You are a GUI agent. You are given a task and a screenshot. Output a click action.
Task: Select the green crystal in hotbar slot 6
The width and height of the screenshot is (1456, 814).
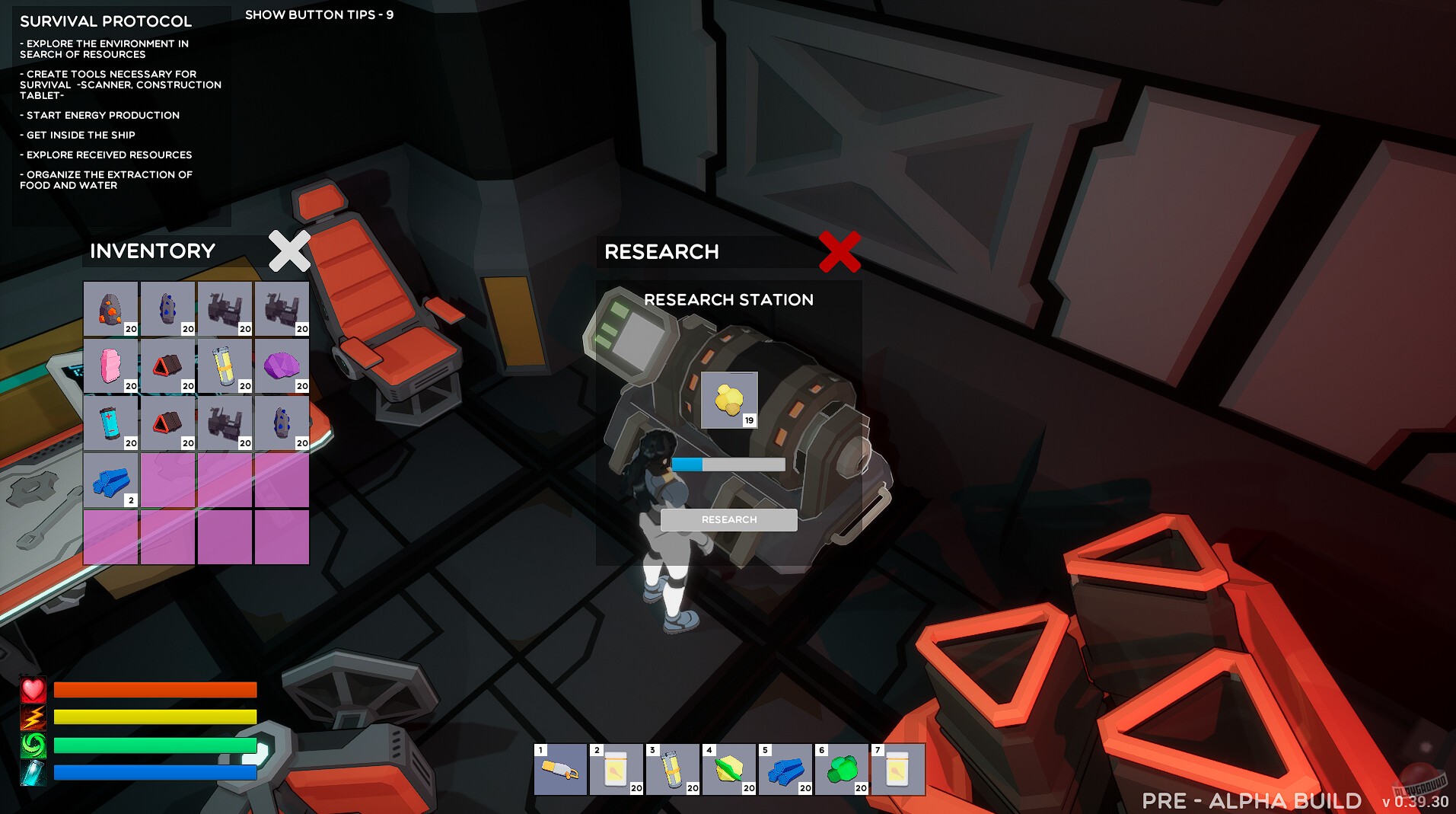842,769
